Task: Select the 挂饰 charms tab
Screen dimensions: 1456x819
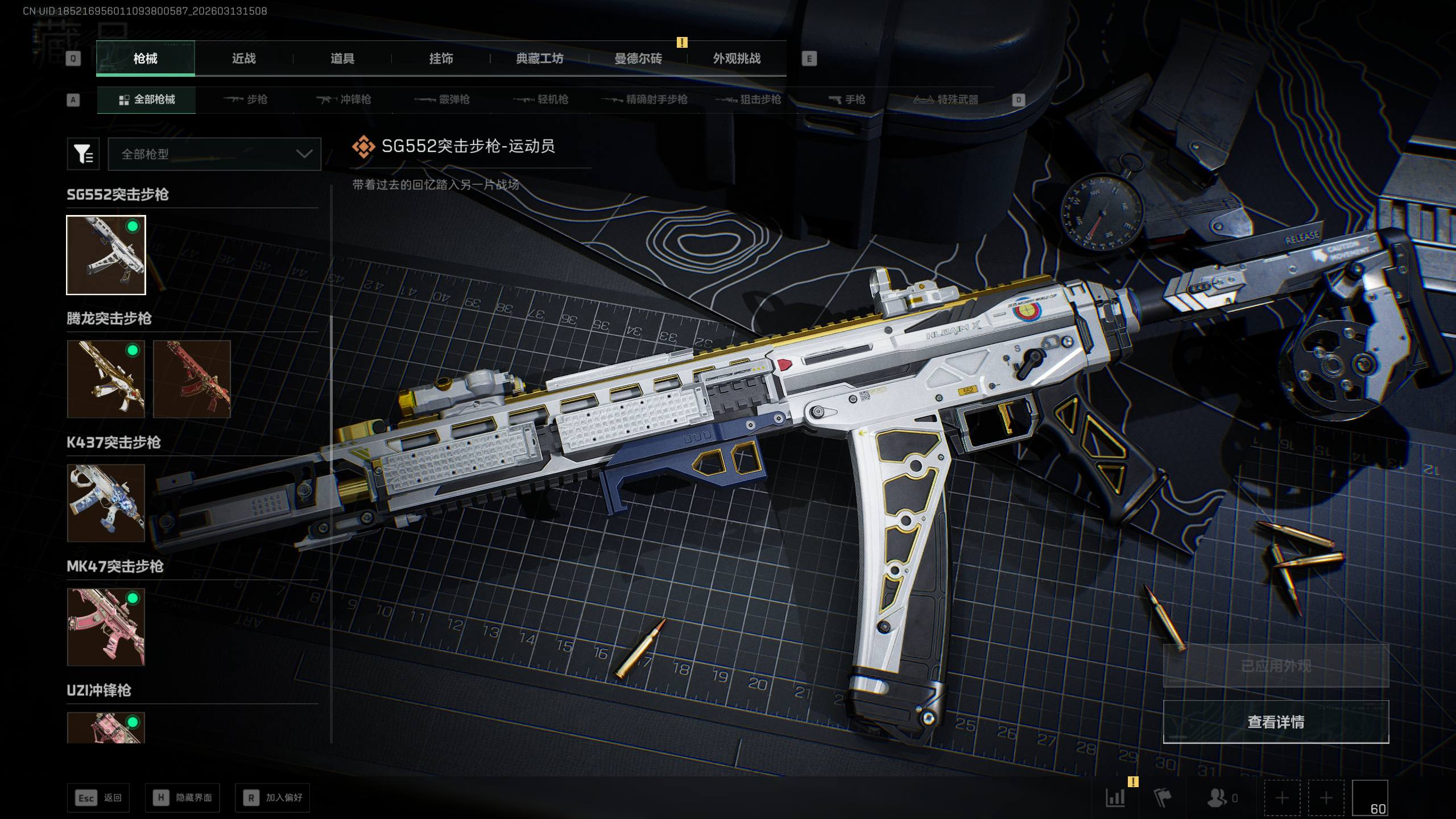Action: click(441, 59)
